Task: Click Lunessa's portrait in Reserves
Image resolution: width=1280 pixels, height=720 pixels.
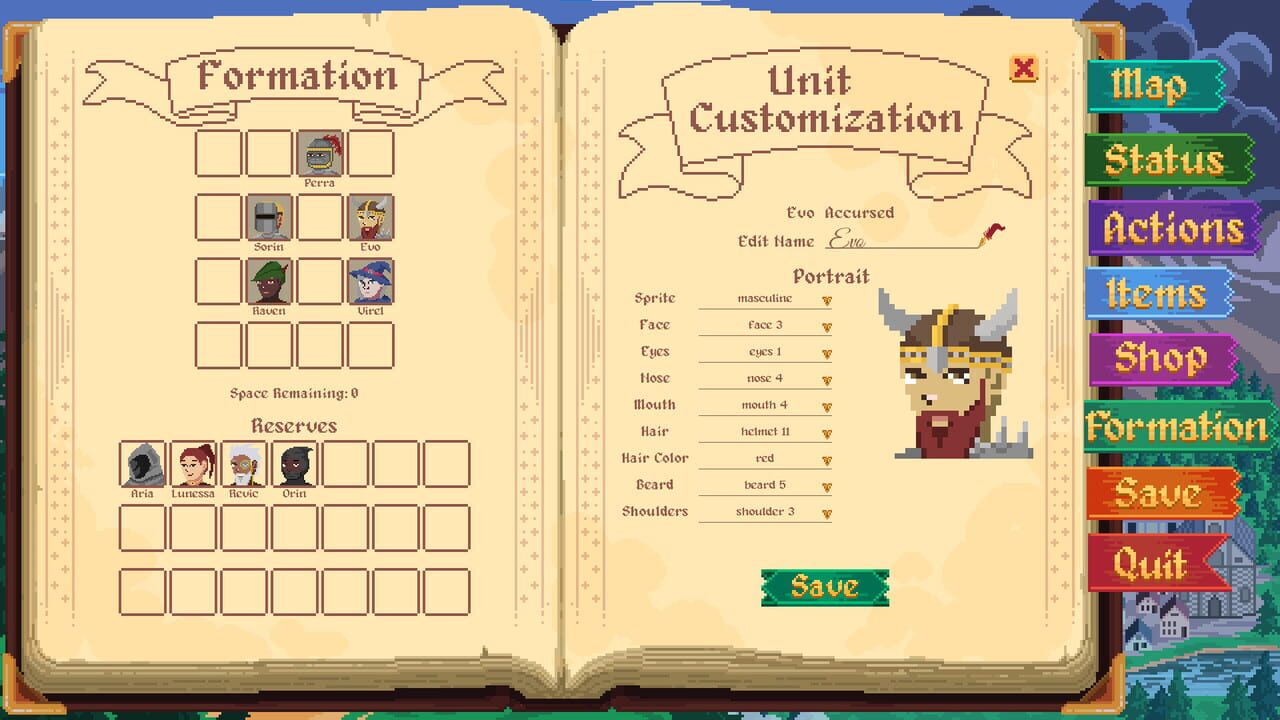Action: pos(192,462)
